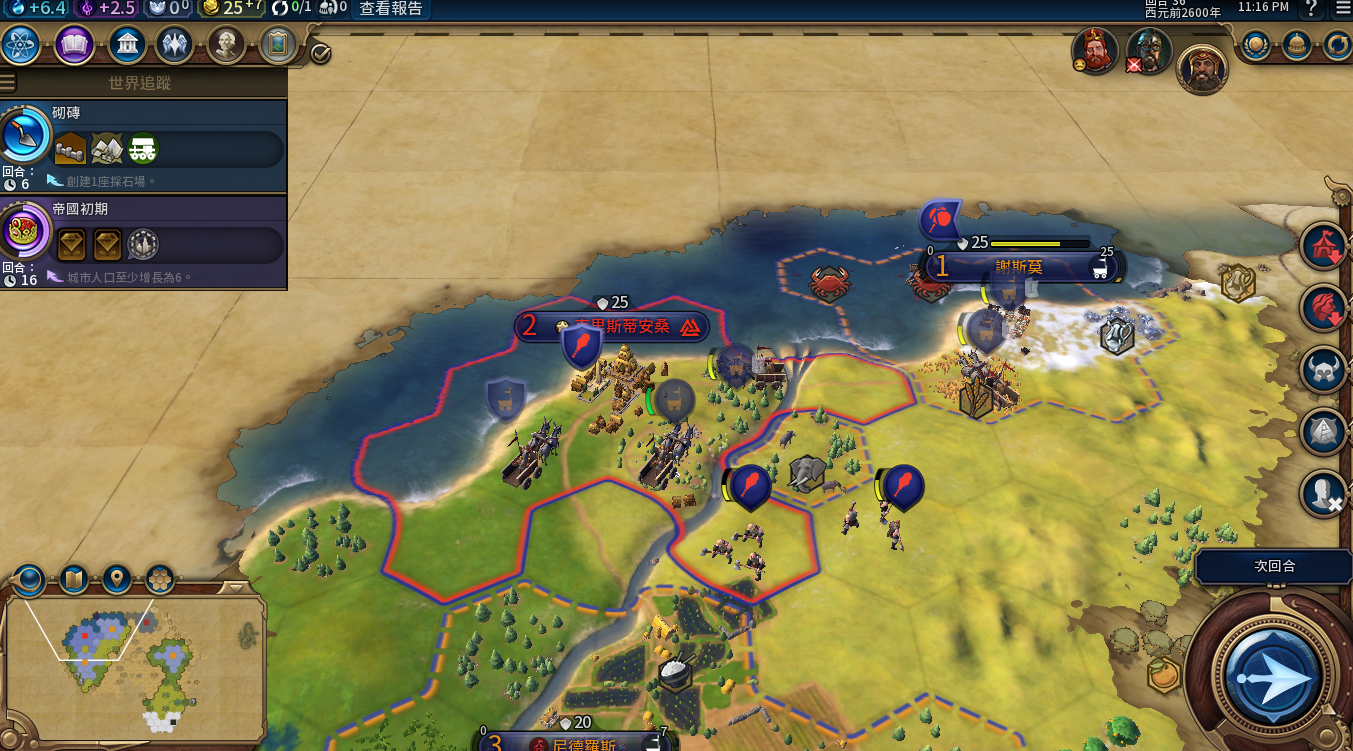The height and width of the screenshot is (751, 1353).
Task: Show the Great People screen (bust icon)
Action: point(226,45)
